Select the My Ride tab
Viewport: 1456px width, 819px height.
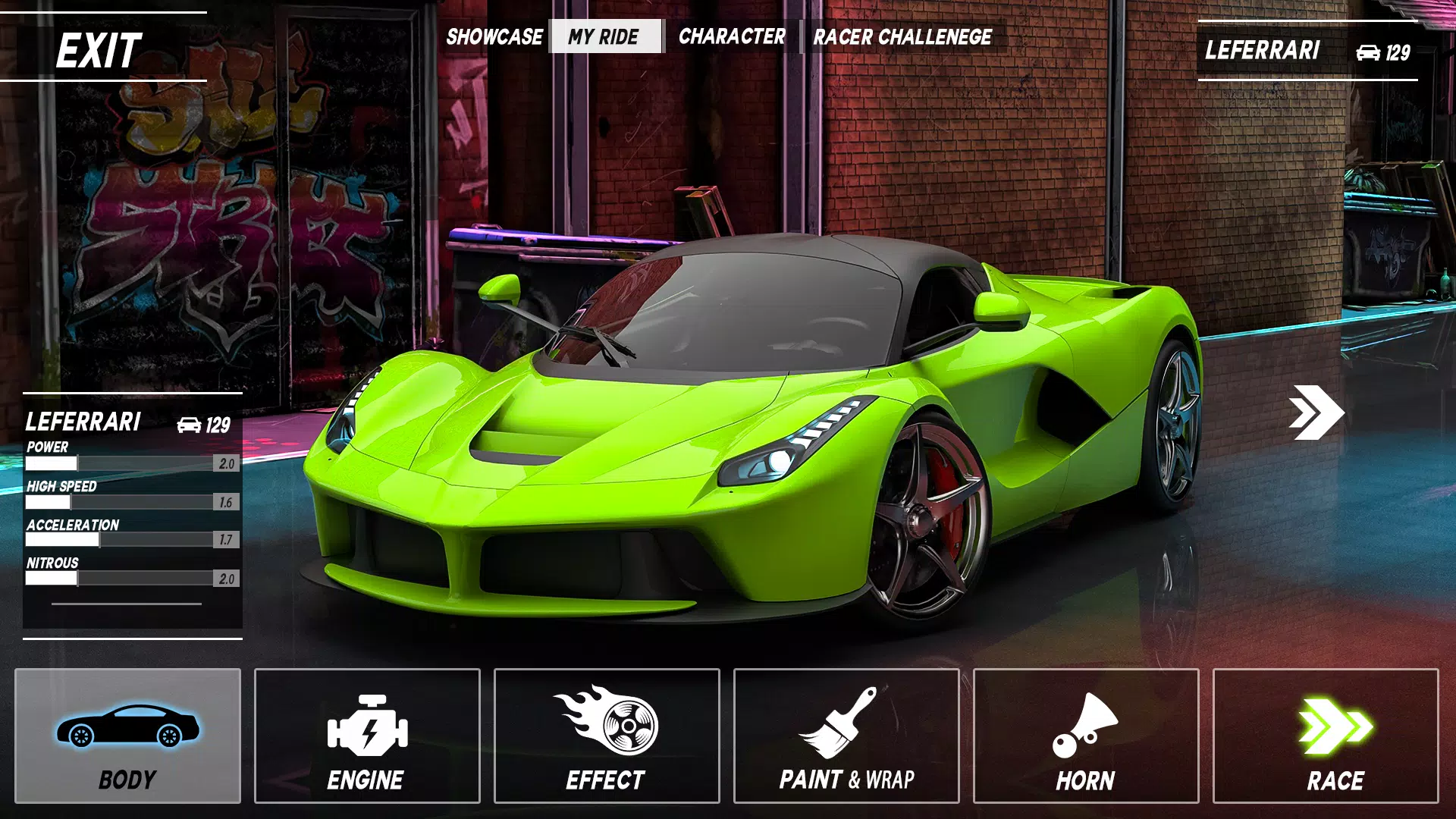(x=604, y=36)
